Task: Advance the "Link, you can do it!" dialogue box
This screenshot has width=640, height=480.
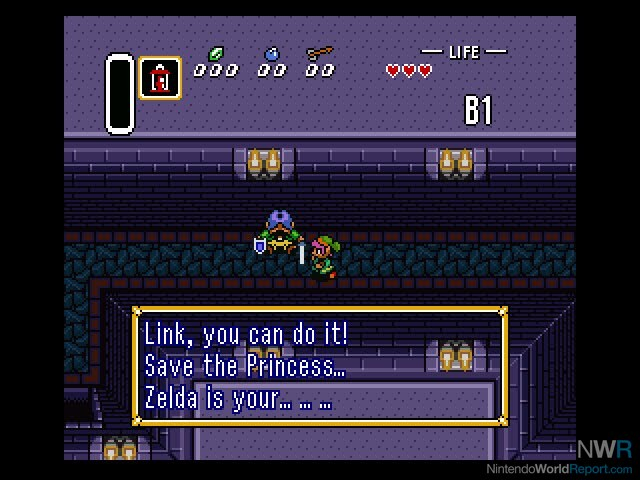Action: (319, 366)
